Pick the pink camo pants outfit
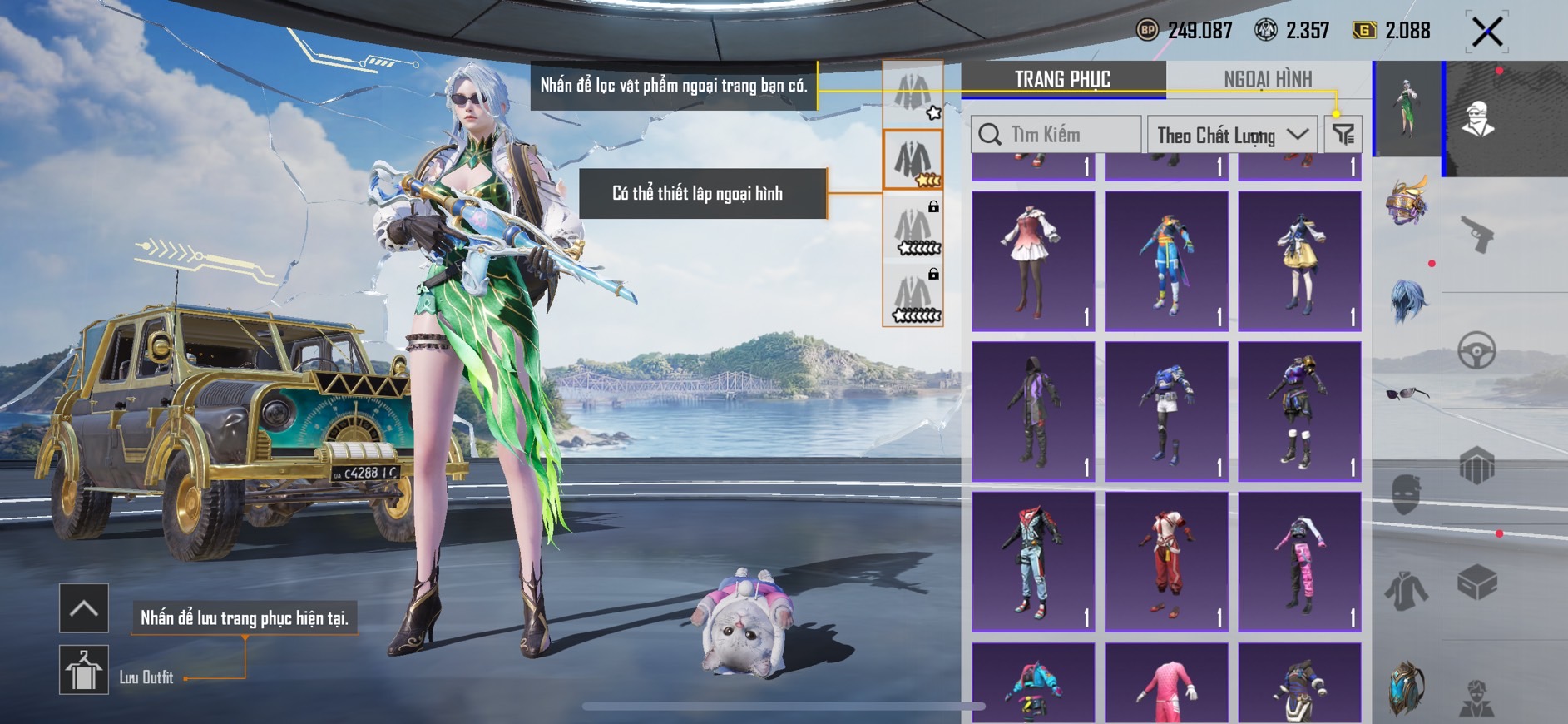This screenshot has height=724, width=1568. pyautogui.click(x=1299, y=562)
